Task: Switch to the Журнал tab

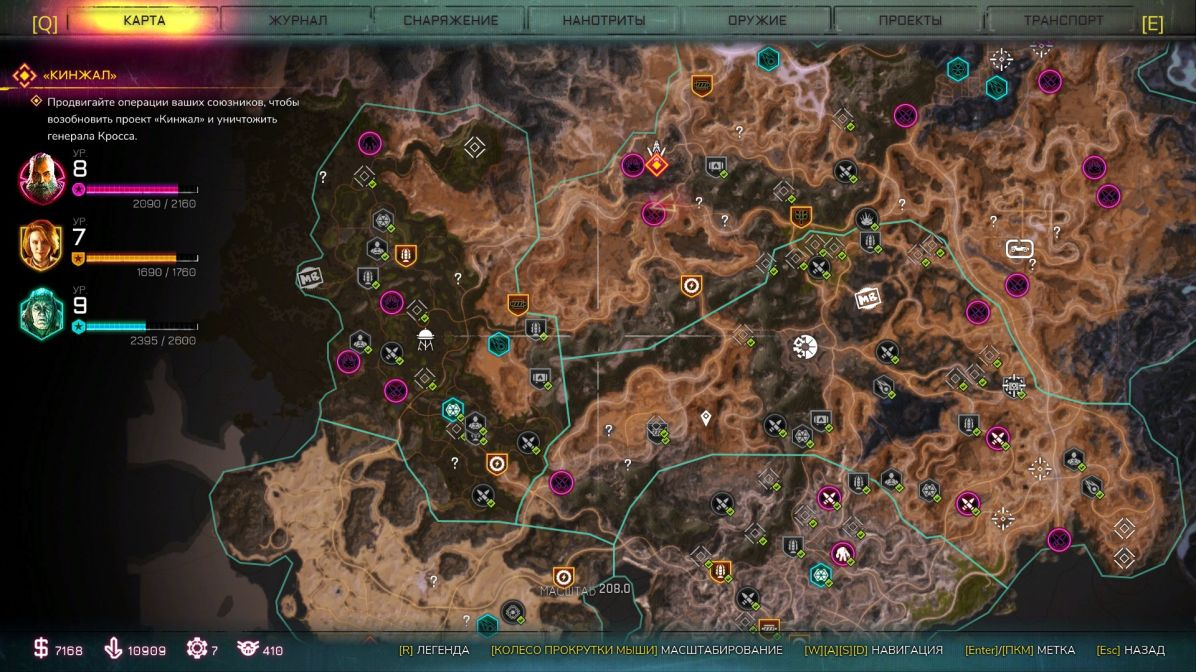Action: tap(297, 20)
